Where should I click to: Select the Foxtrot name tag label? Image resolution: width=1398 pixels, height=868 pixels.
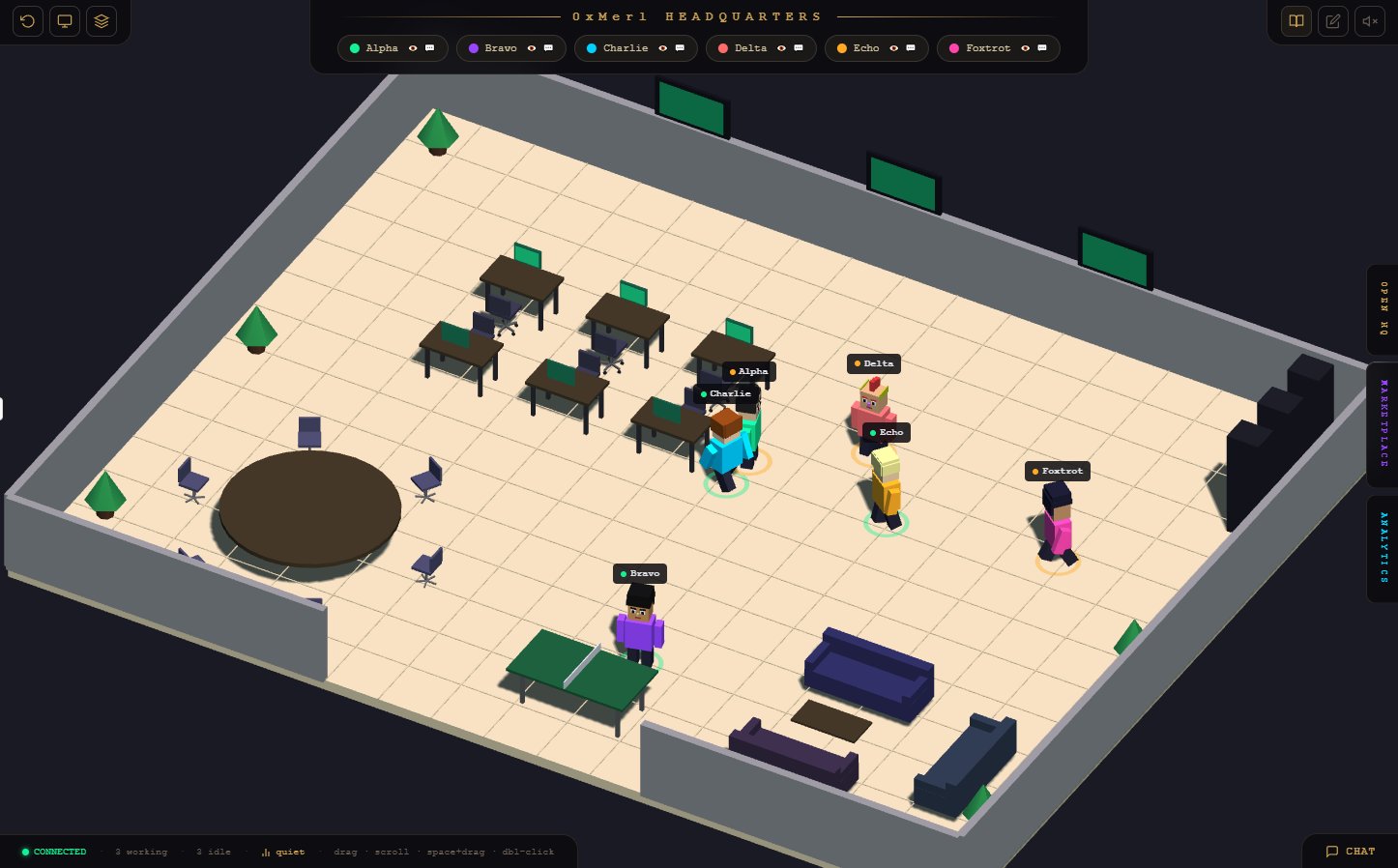1058,472
